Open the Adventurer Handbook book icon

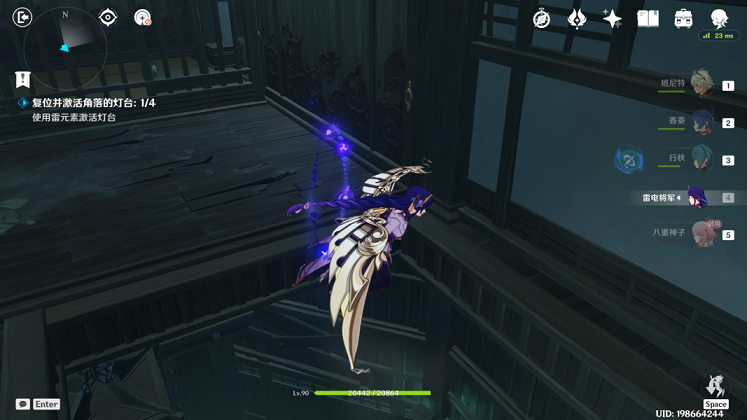tap(648, 19)
